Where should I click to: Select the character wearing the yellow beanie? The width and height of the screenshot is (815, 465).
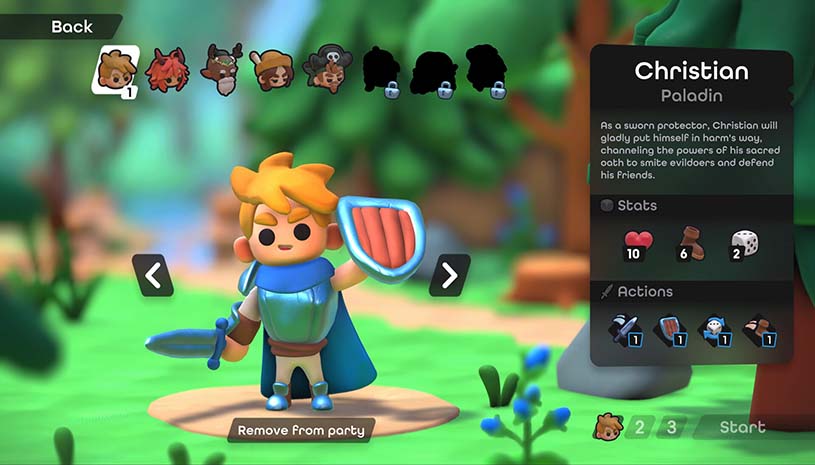(x=270, y=69)
